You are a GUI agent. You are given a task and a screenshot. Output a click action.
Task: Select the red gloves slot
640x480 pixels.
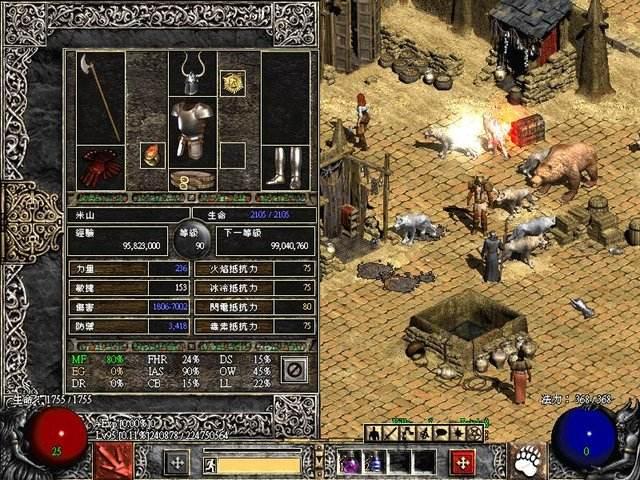[x=100, y=167]
